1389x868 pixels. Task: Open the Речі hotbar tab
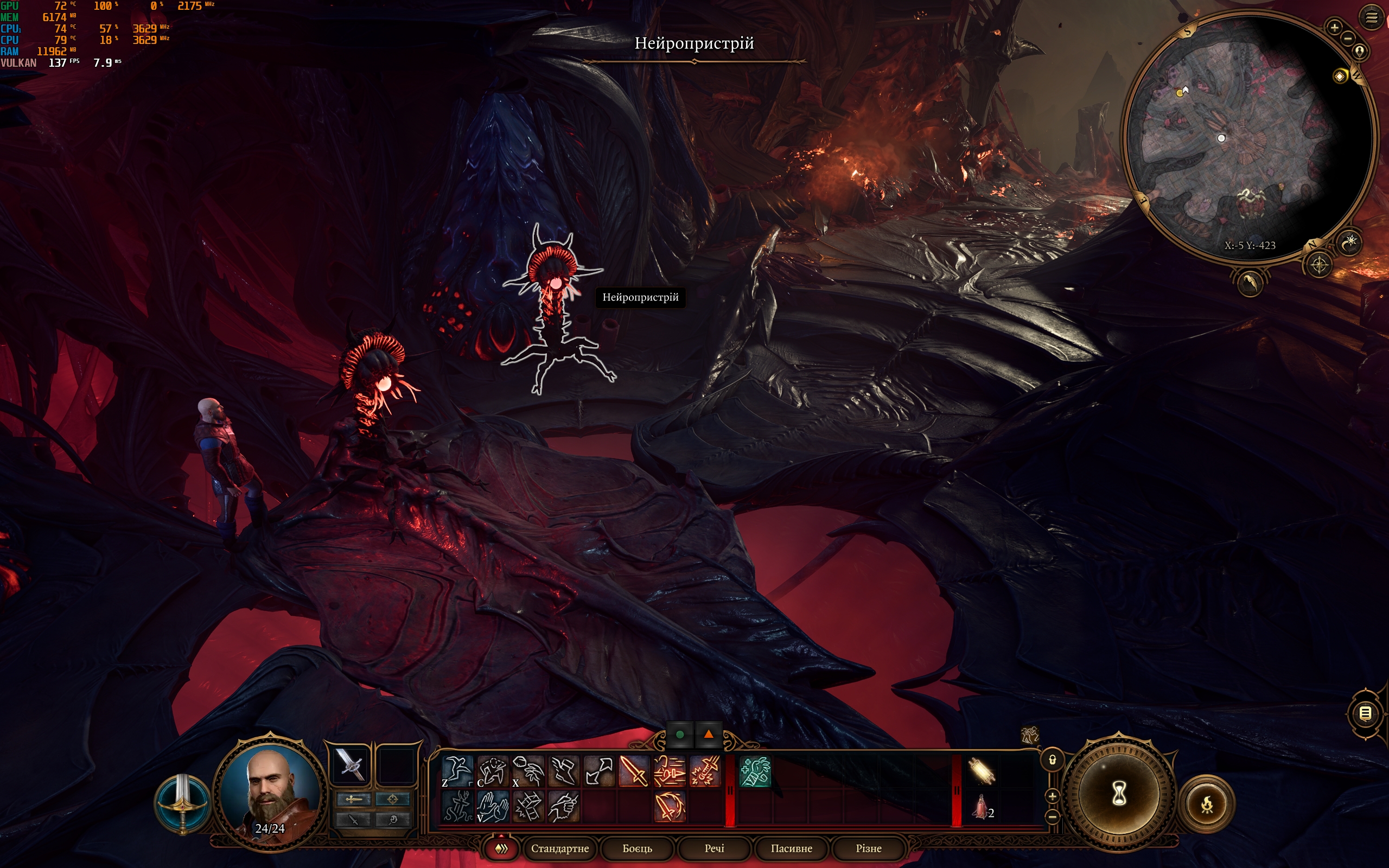click(x=714, y=848)
